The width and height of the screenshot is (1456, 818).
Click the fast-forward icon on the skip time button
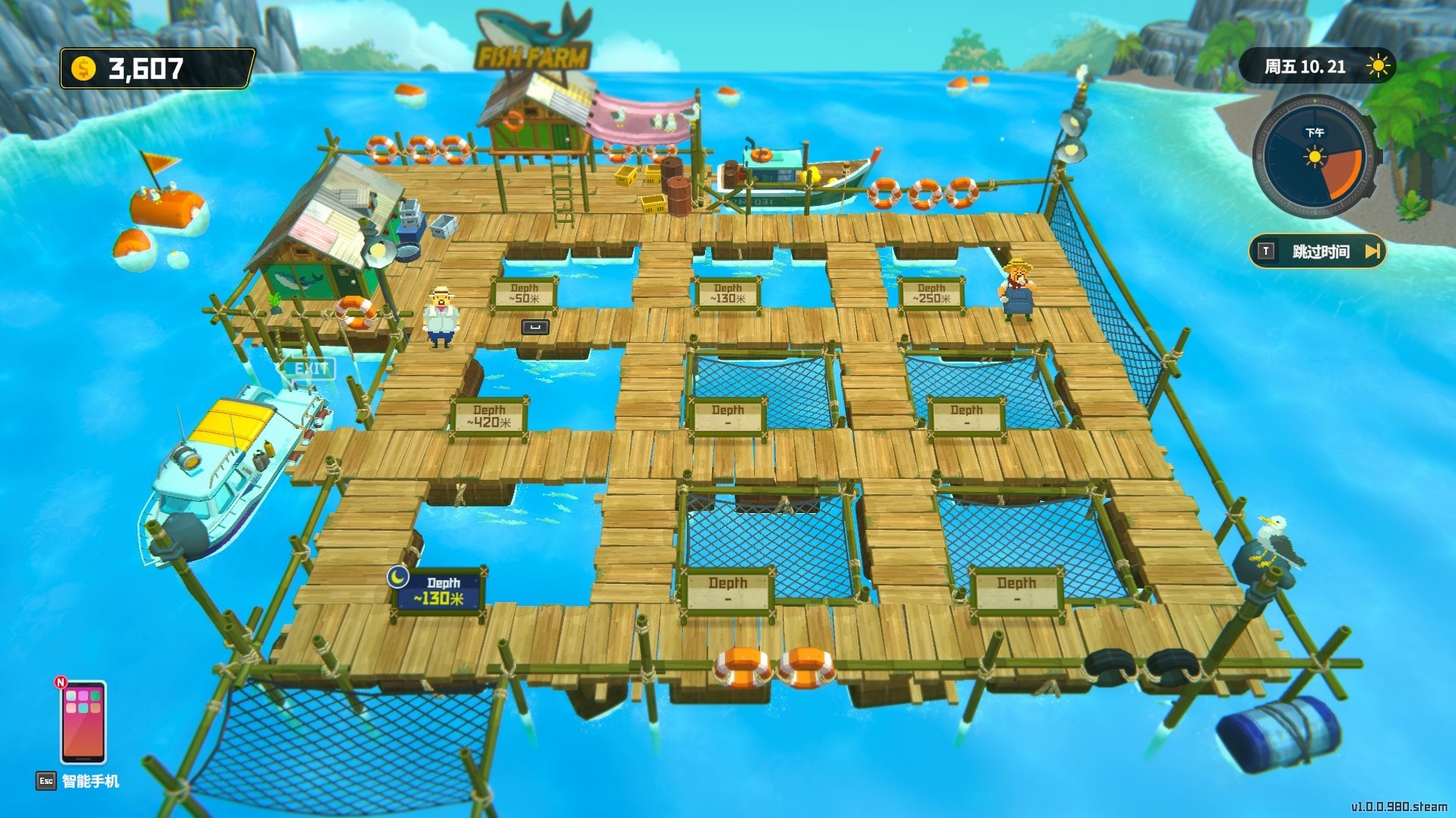[x=1372, y=251]
